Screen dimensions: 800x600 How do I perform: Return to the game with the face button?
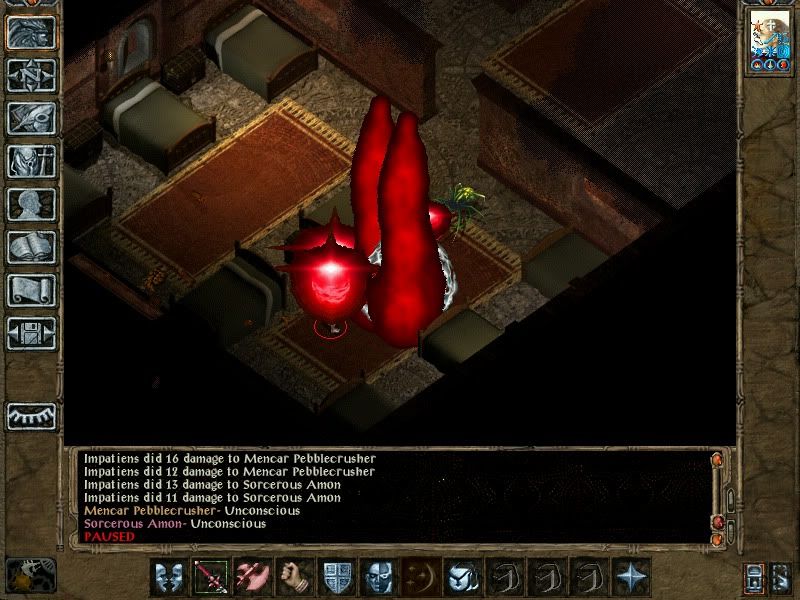coord(31,31)
